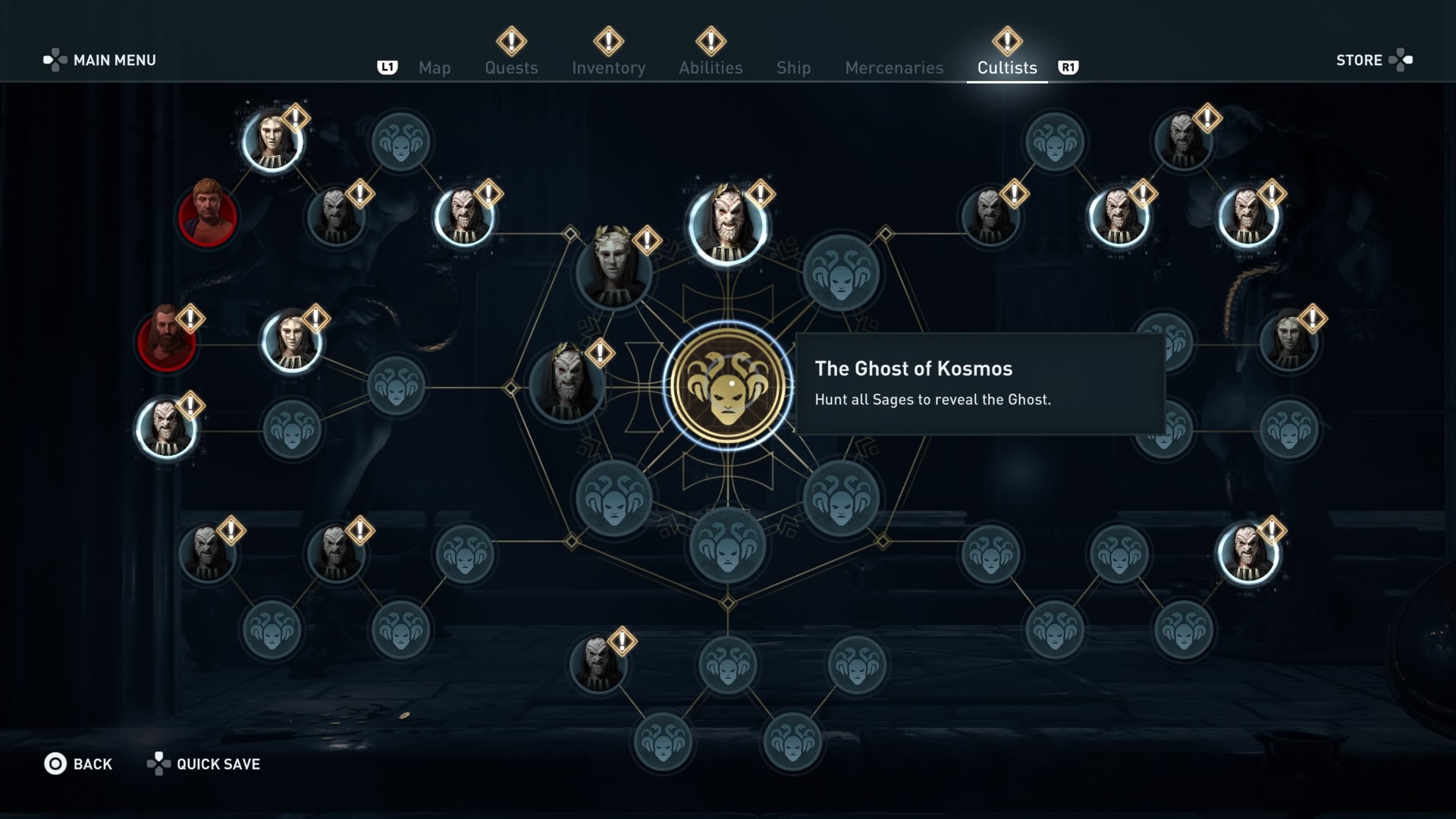Read the Ghost of Kosmos tooltip panel
This screenshot has height=819, width=1456.
(x=982, y=384)
